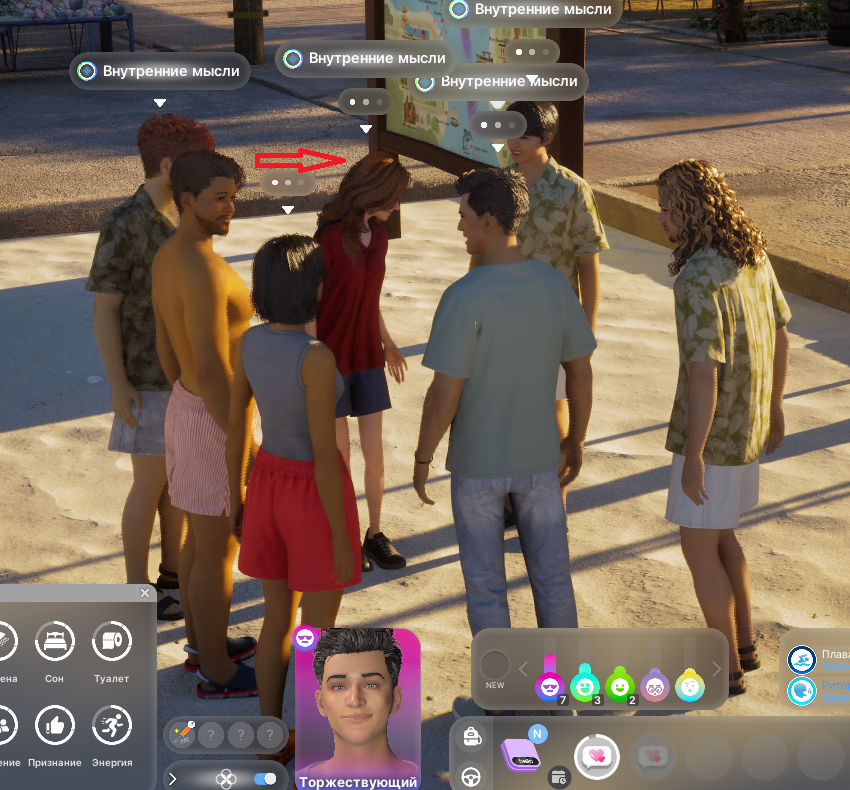Image resolution: width=850 pixels, height=790 pixels.
Task: Choose the Признание thumbs-up need
Action: tap(55, 726)
